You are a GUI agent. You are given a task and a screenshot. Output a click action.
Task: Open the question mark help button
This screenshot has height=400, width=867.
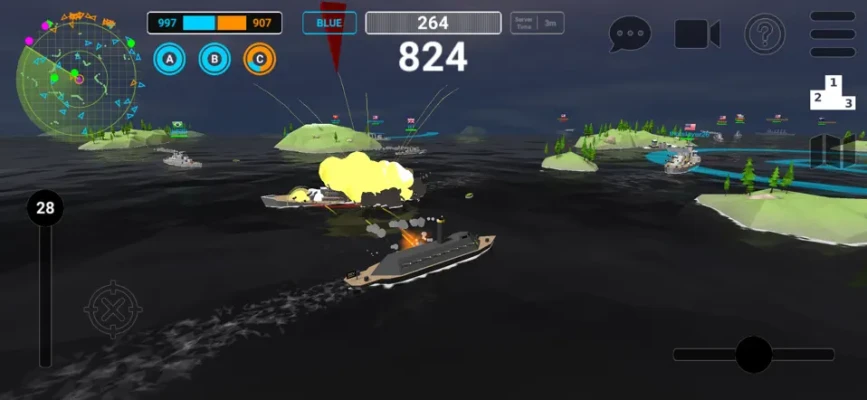coord(764,34)
